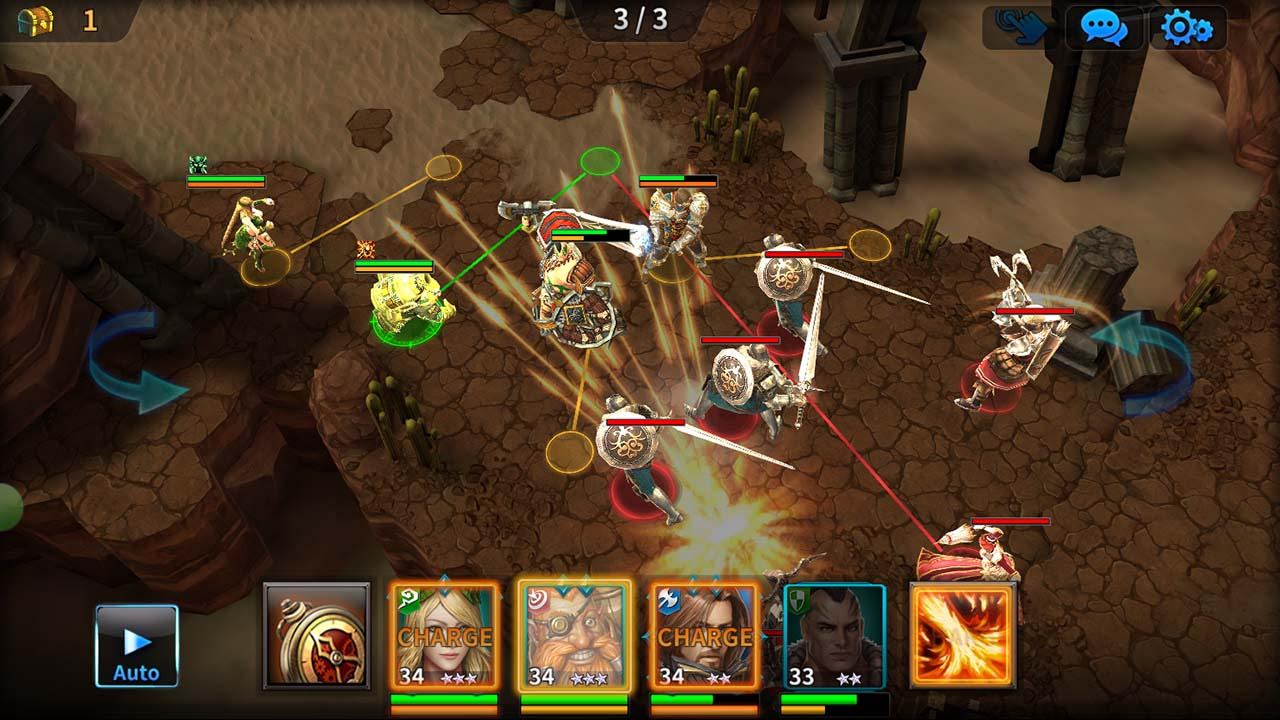The image size is (1280, 720).
Task: Tap the blue hand gesture icon
Action: (x=1020, y=27)
